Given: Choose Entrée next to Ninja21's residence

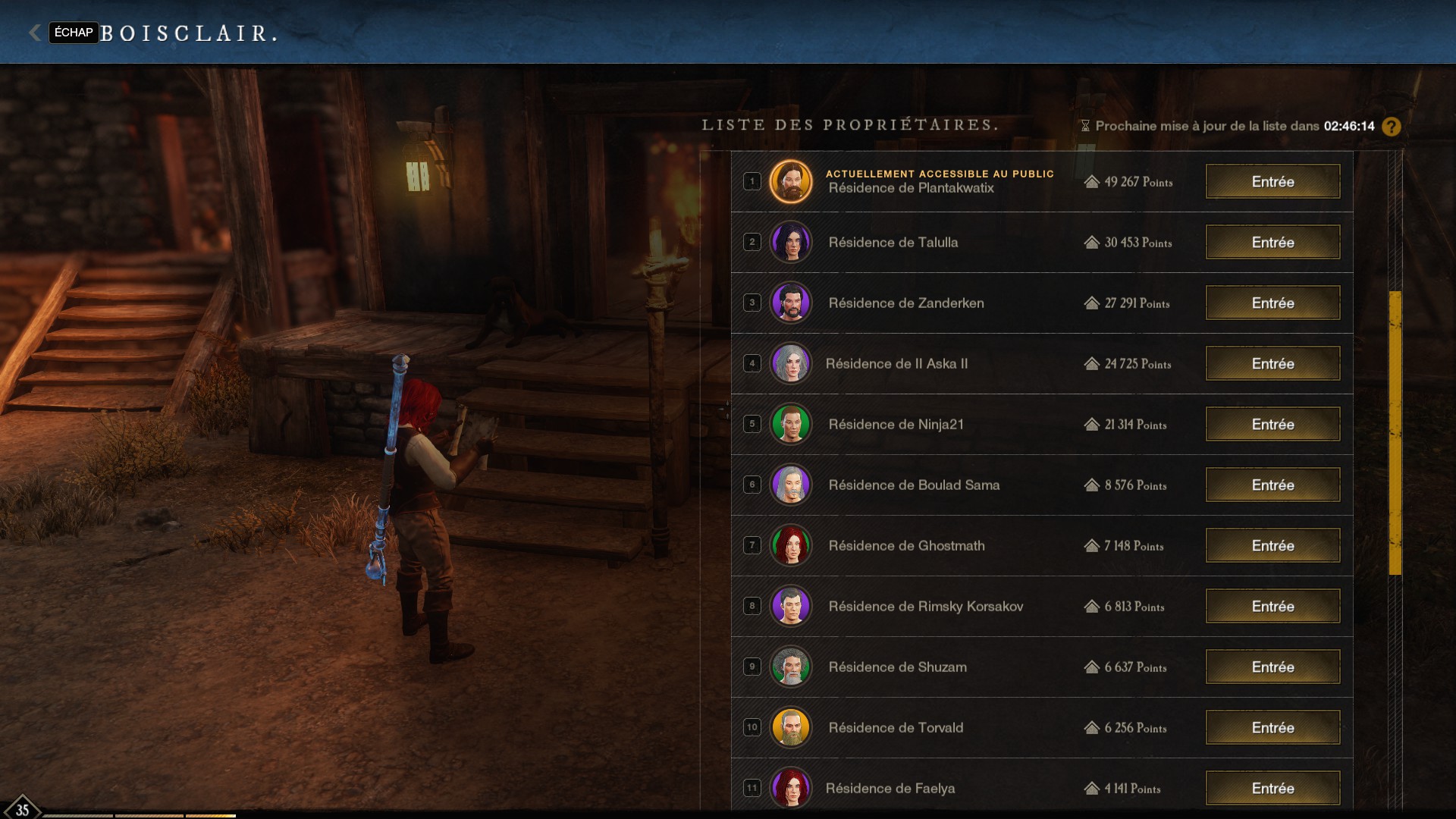Looking at the screenshot, I should [x=1272, y=425].
